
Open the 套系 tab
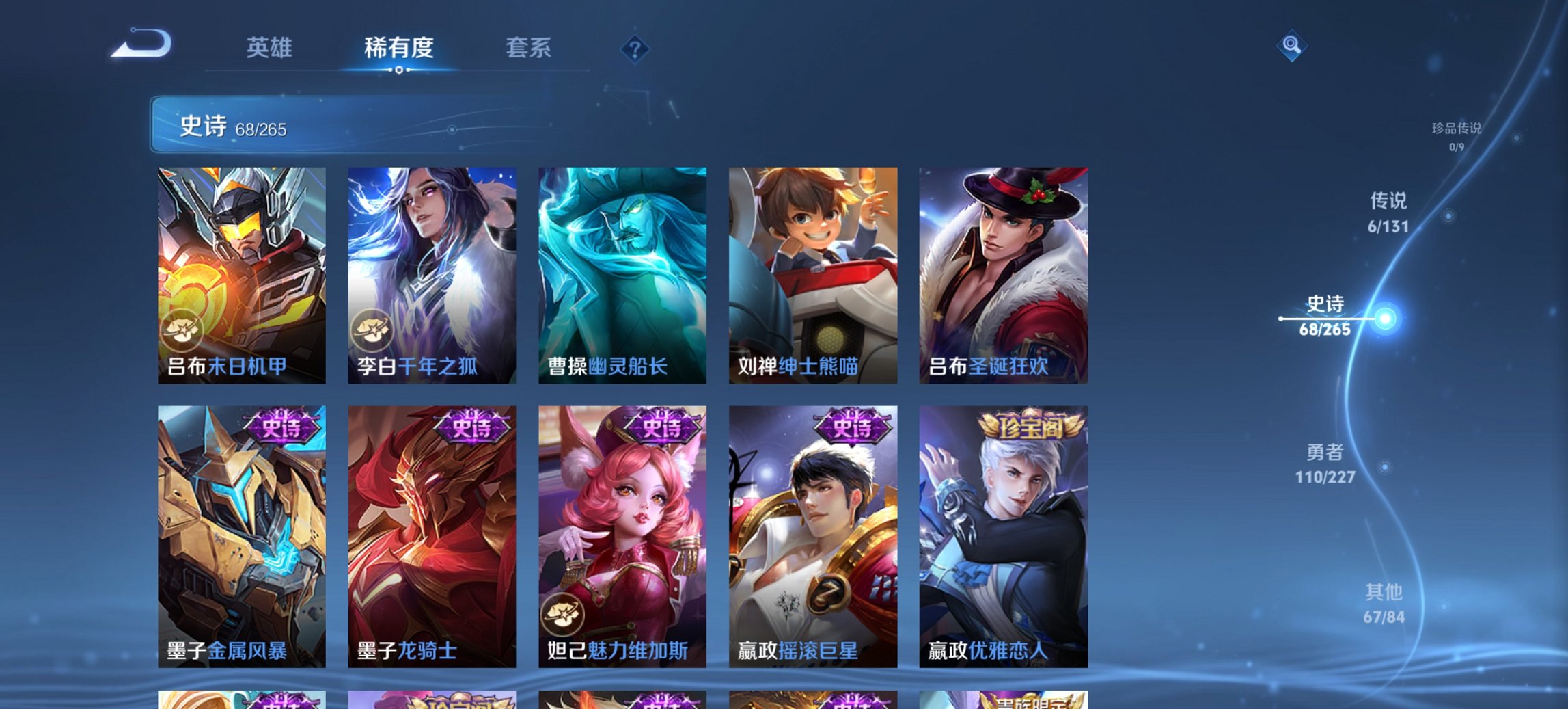tap(529, 48)
